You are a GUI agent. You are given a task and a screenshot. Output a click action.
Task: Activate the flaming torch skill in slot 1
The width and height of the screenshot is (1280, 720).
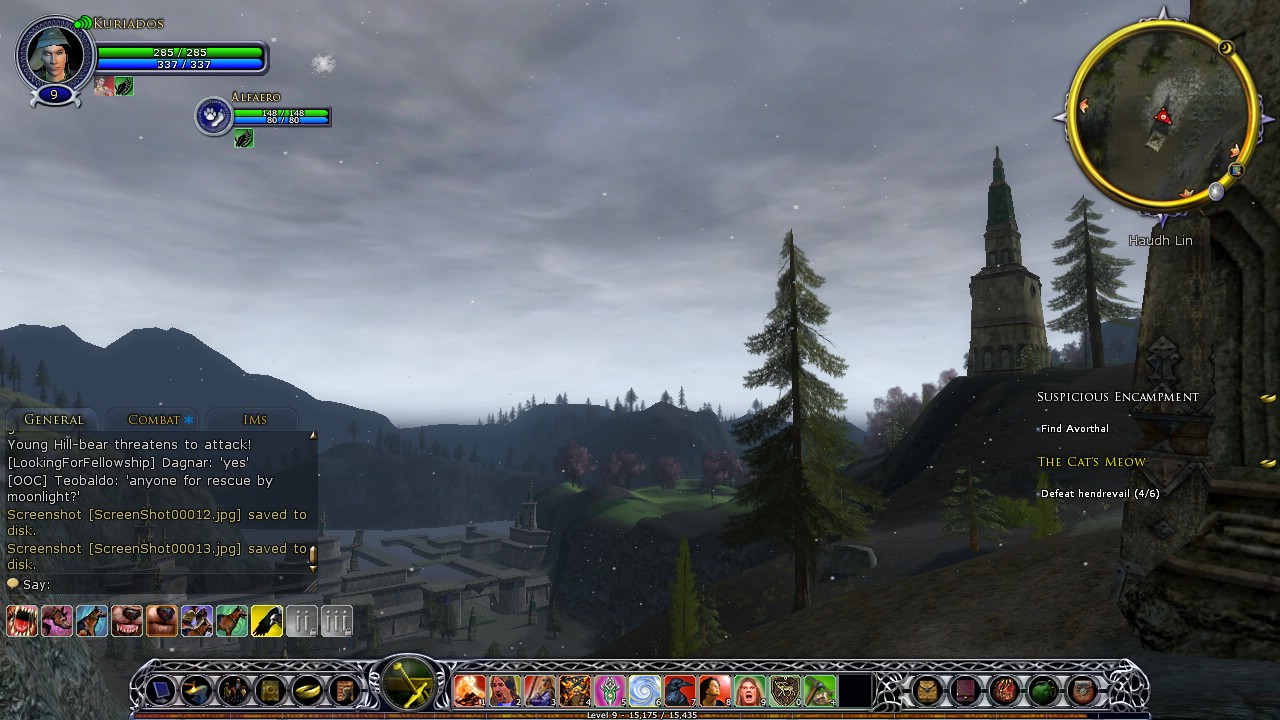469,690
